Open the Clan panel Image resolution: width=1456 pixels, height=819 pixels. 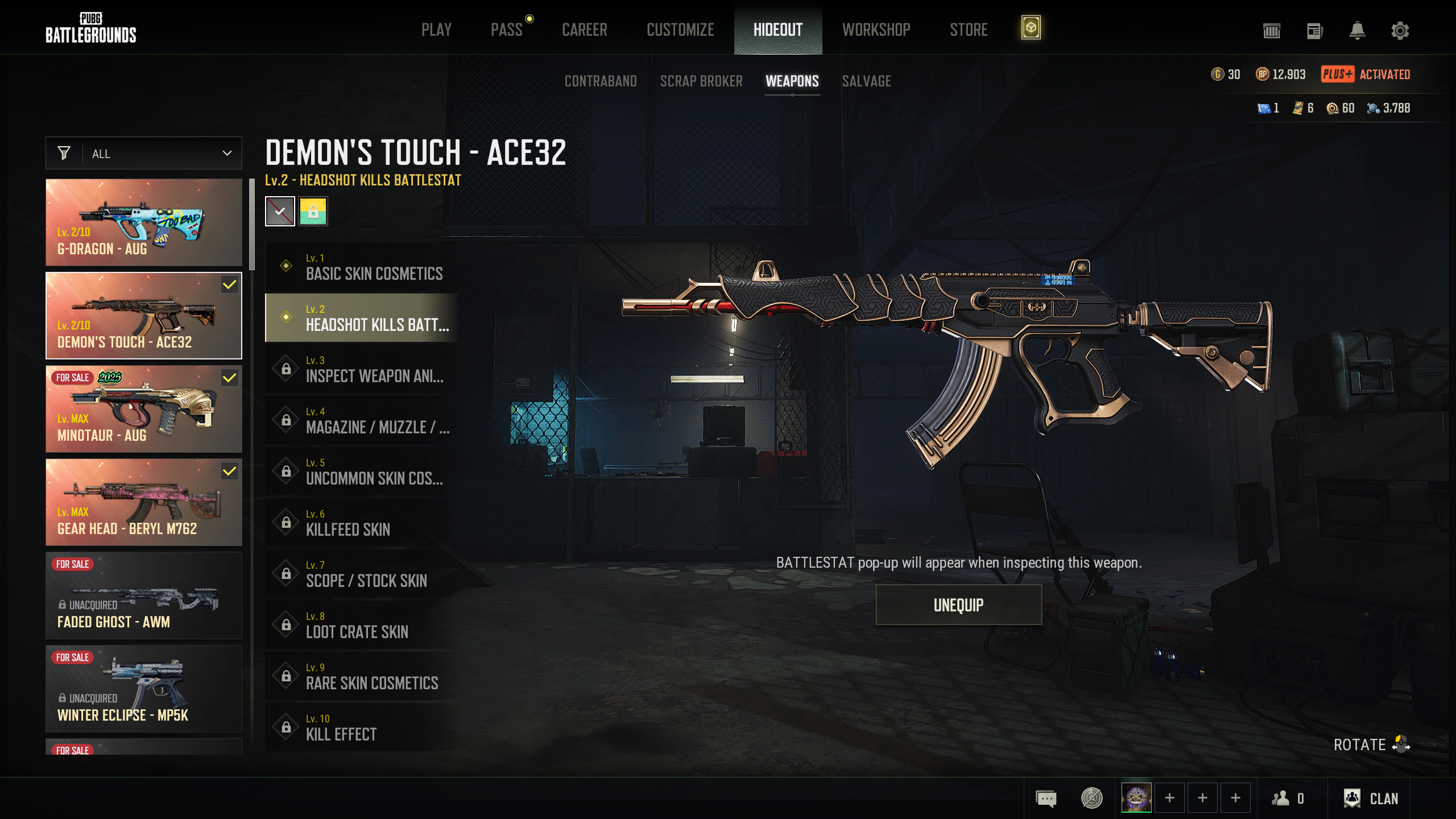(1371, 799)
